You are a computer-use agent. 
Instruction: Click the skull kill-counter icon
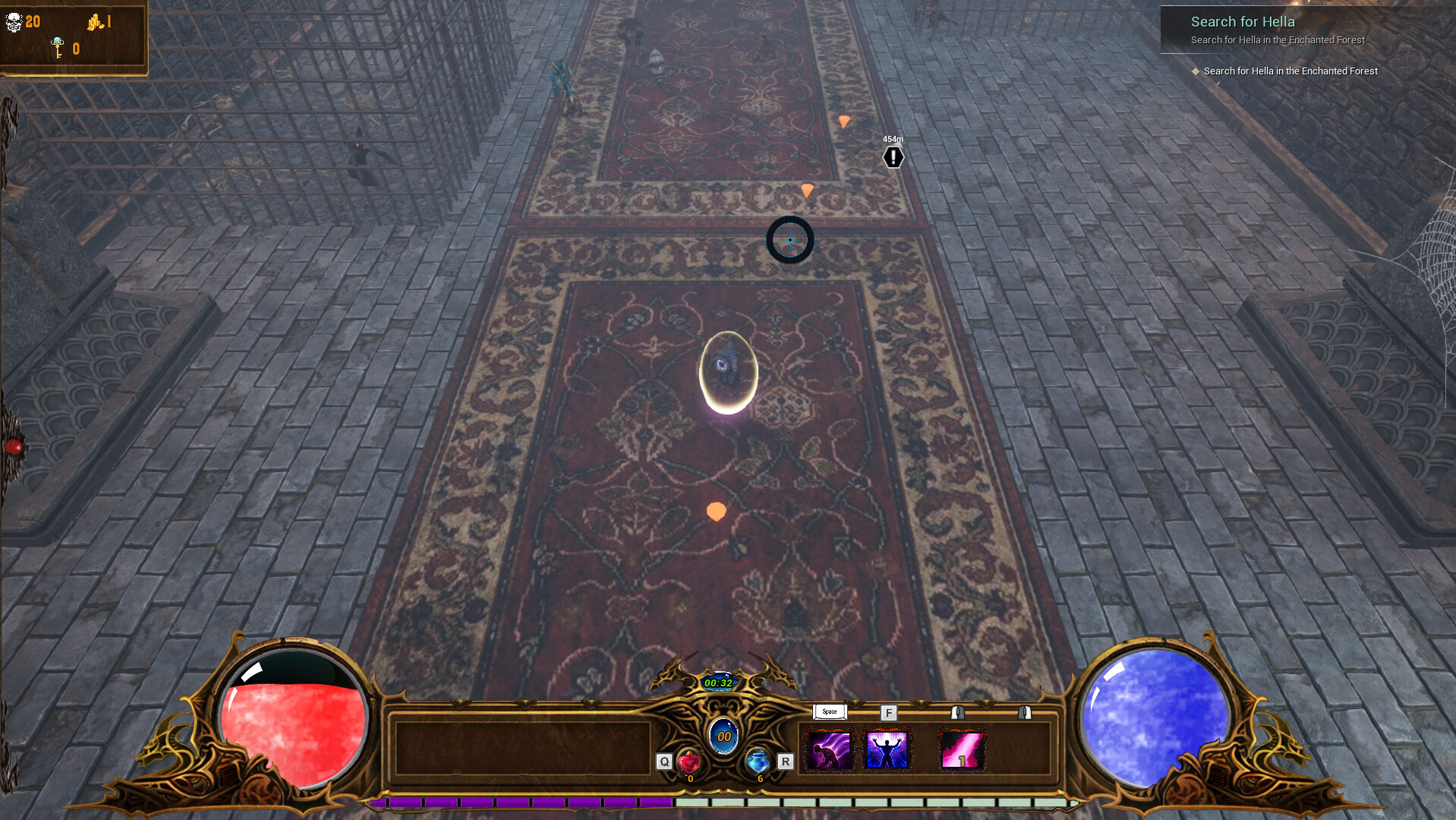tap(15, 22)
